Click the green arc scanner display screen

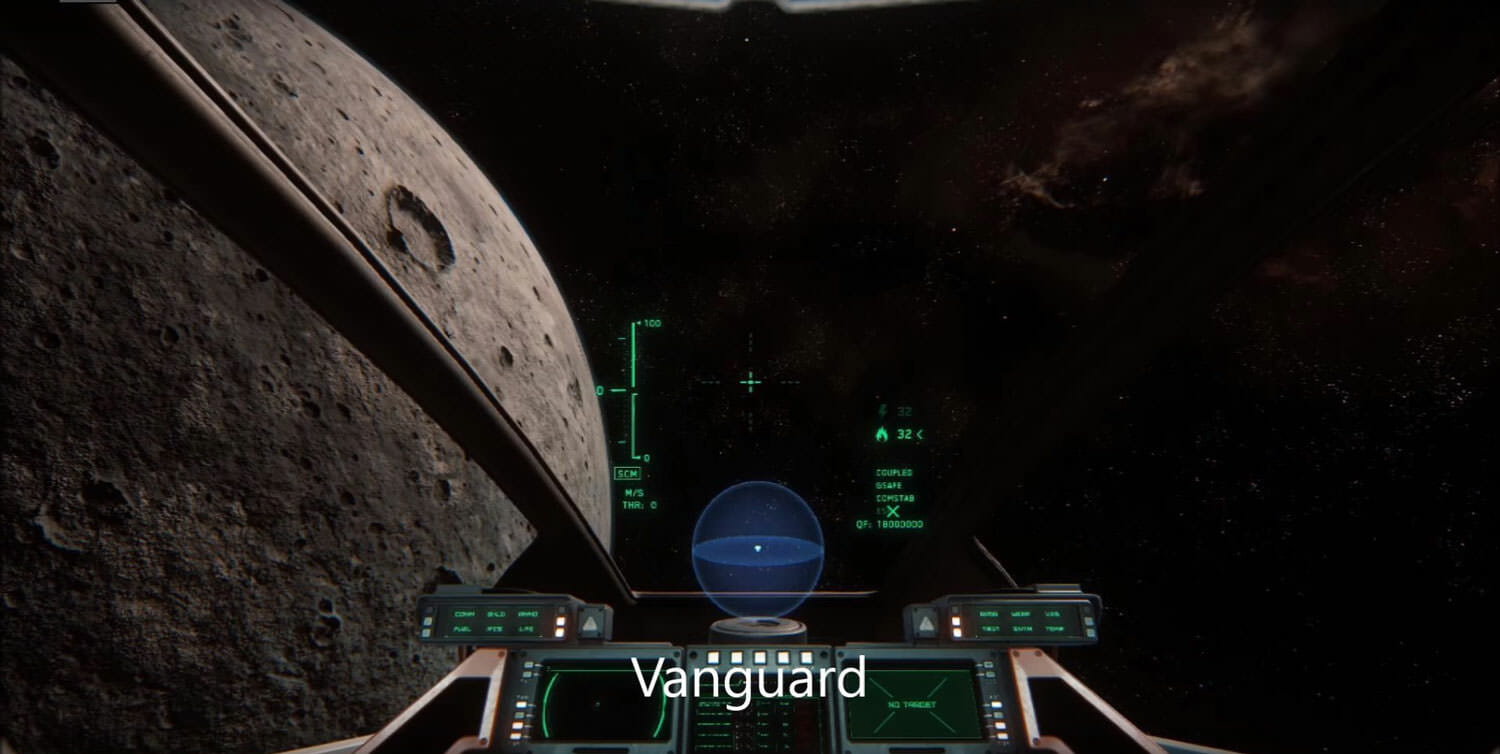602,704
